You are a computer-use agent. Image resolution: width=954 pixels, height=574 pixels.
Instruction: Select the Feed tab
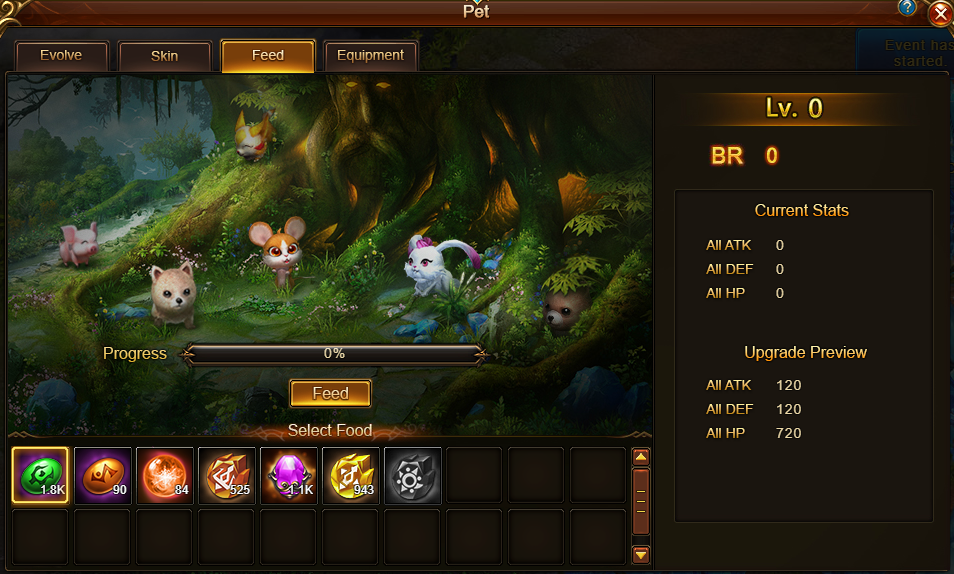(268, 56)
